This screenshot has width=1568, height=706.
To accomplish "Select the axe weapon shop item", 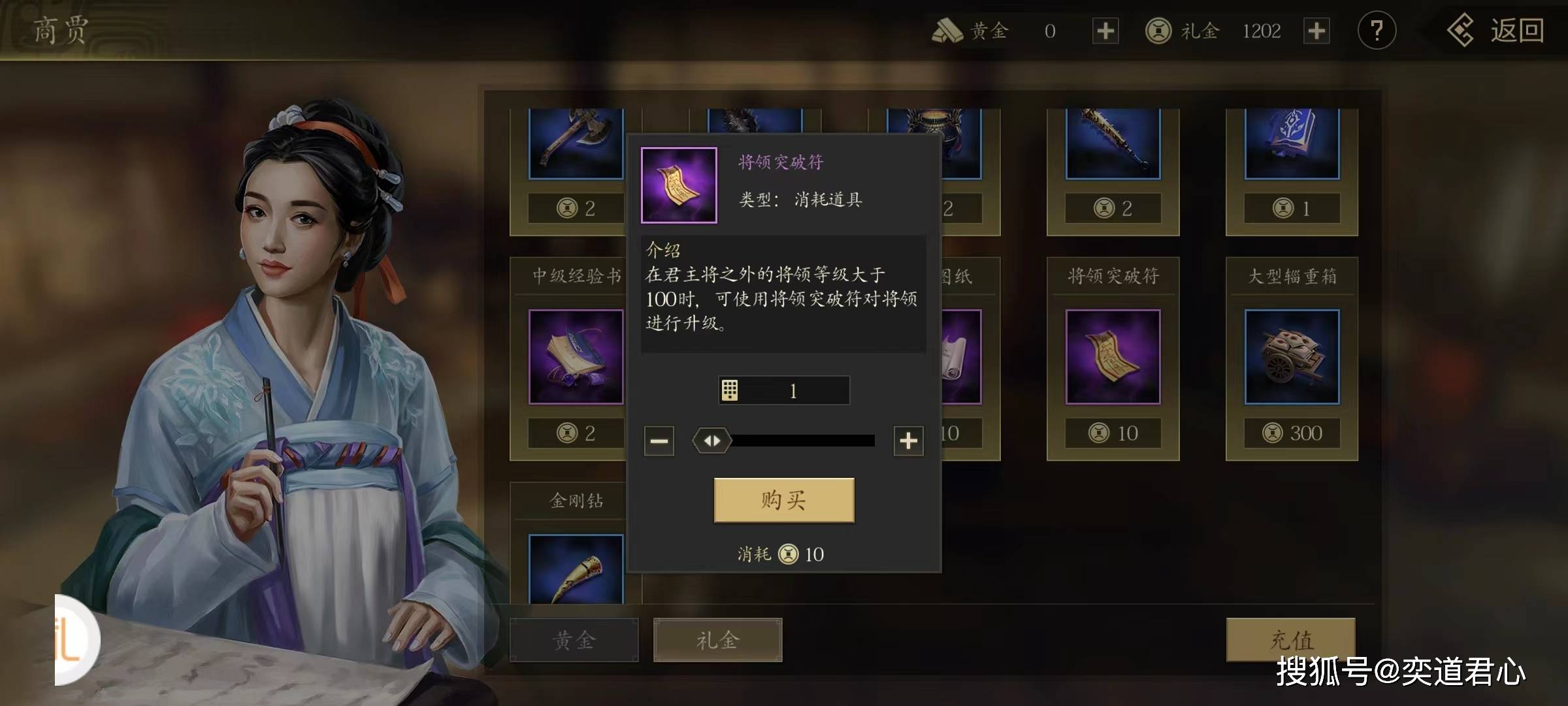I will (576, 144).
